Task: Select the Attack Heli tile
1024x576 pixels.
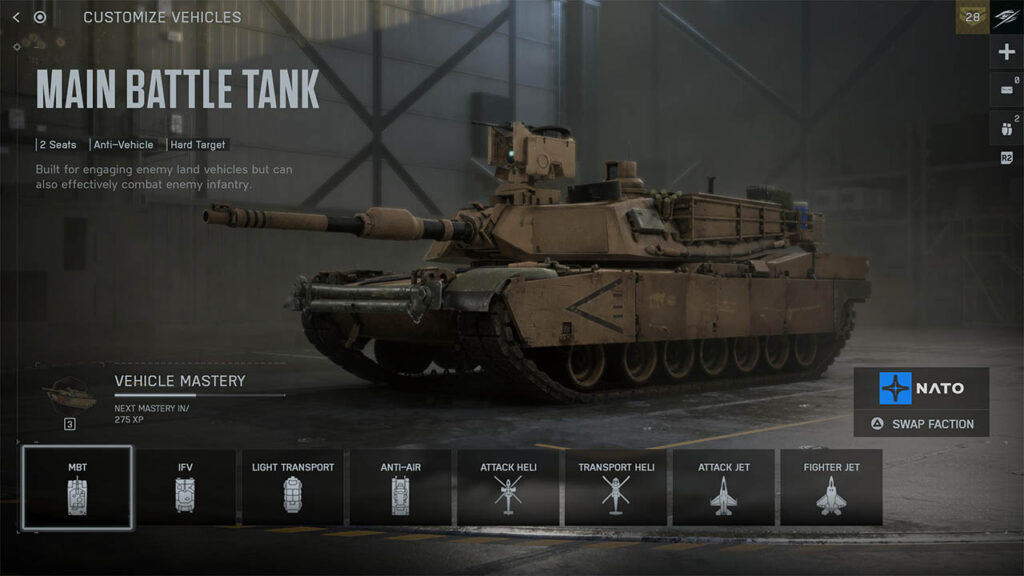Action: 509,487
